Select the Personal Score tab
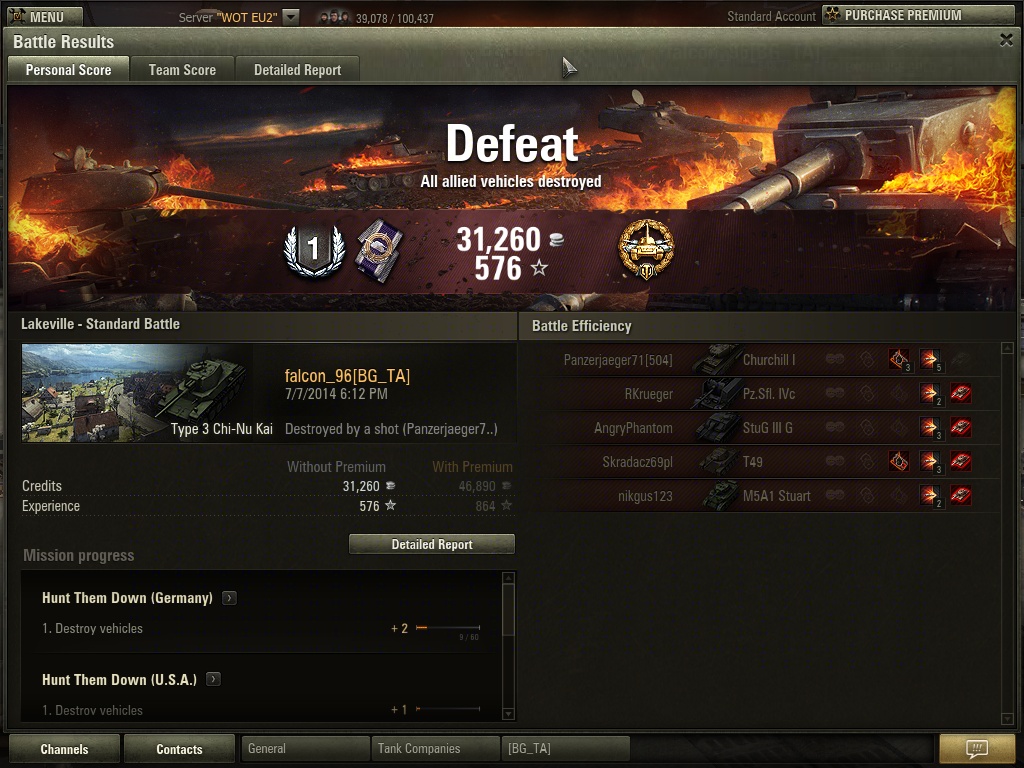Image resolution: width=1024 pixels, height=768 pixels. (x=68, y=70)
